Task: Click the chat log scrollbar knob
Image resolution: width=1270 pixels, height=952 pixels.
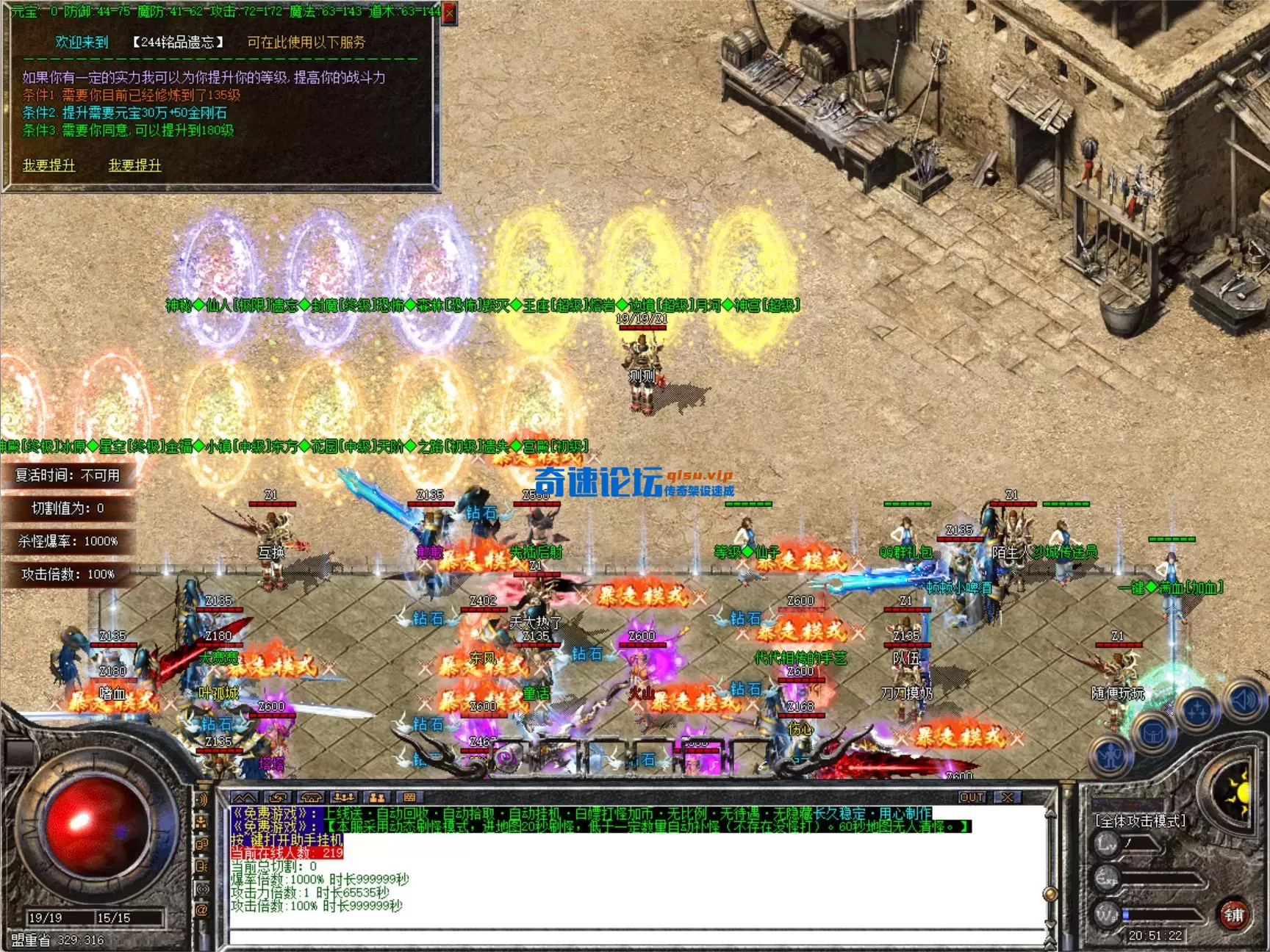Action: click(x=1051, y=893)
